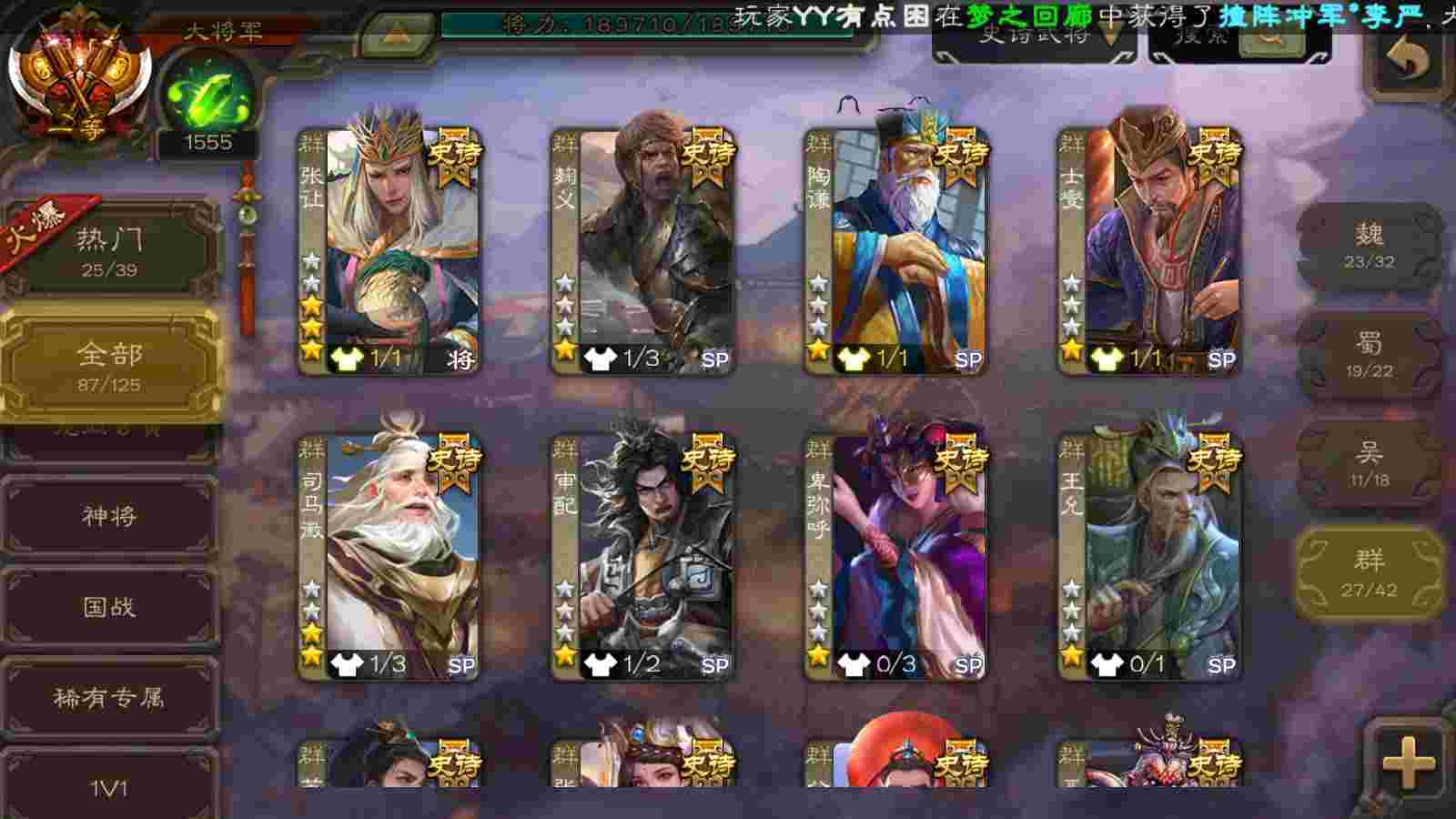Open the 卑弥呼 hero card
The width and height of the screenshot is (1456, 819).
895,557
